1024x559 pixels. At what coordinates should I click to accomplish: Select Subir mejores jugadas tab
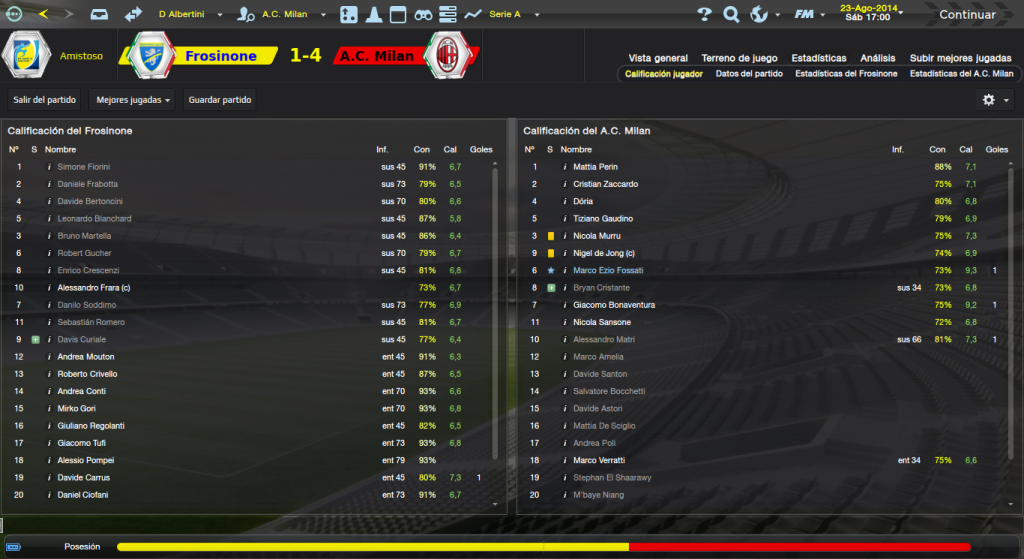click(x=961, y=58)
